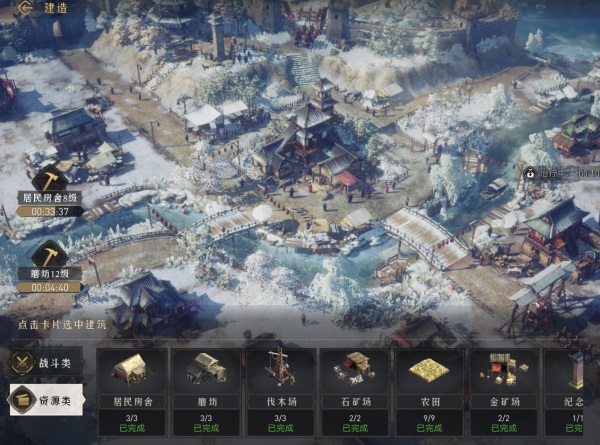Switch to the 战斗类 category tab
600x445 pixels.
tap(45, 362)
